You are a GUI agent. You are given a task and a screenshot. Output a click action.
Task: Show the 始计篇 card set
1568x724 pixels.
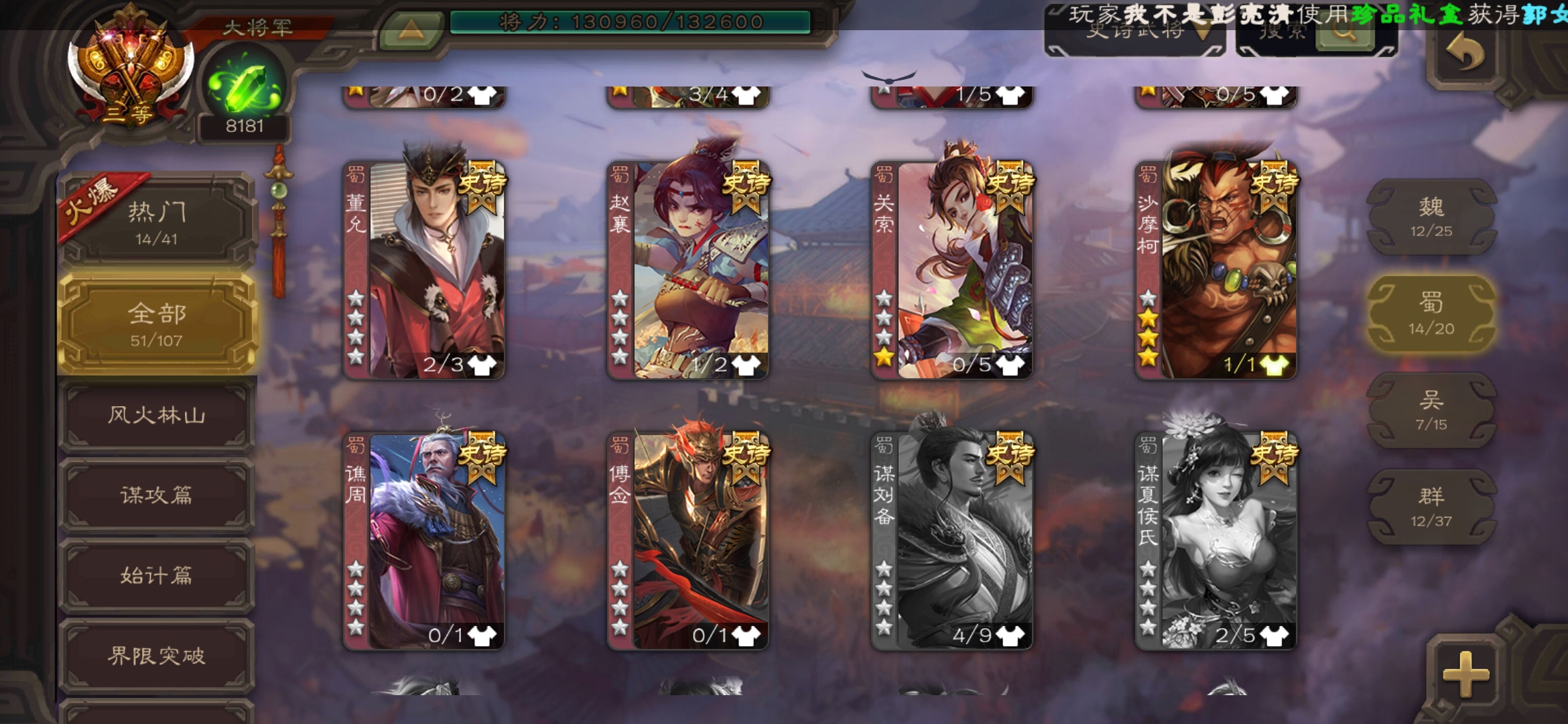157,576
